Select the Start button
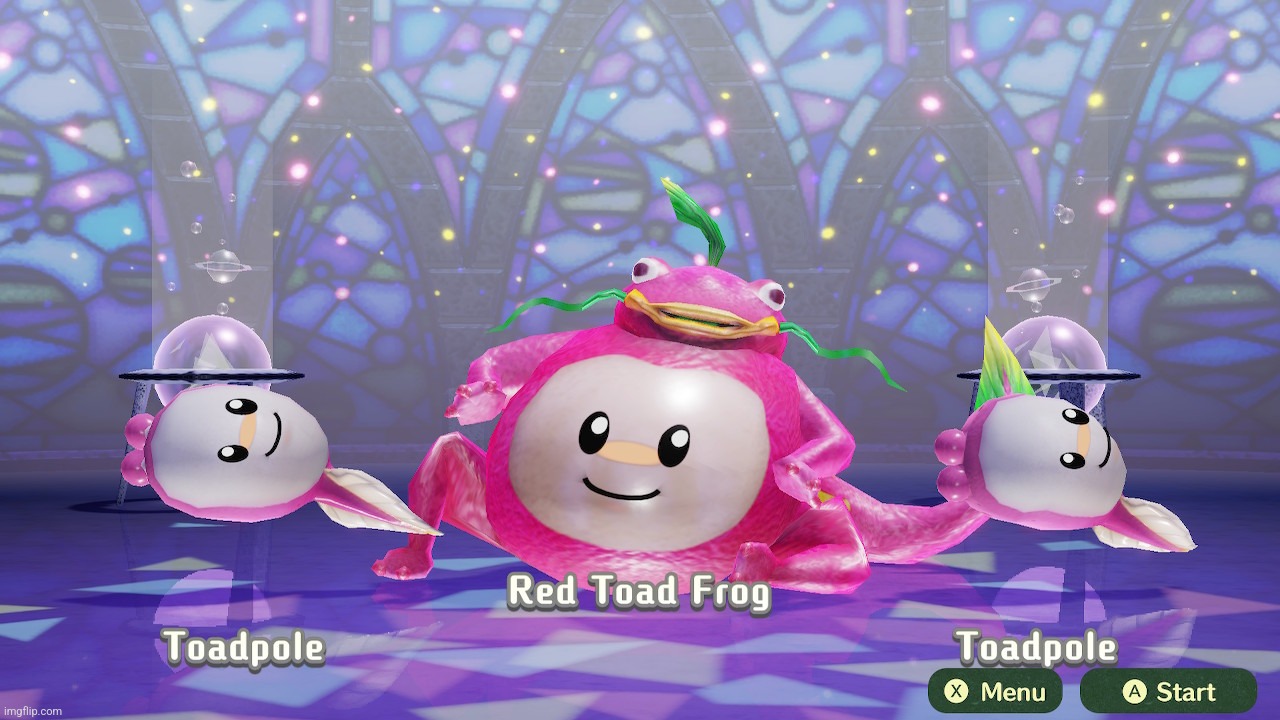The width and height of the screenshot is (1280, 720). (1167, 691)
